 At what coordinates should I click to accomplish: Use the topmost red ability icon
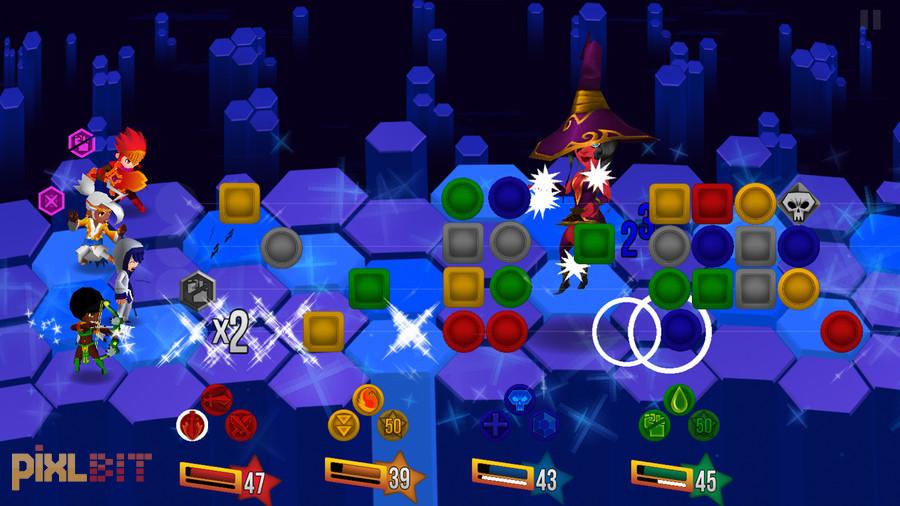[x=216, y=398]
